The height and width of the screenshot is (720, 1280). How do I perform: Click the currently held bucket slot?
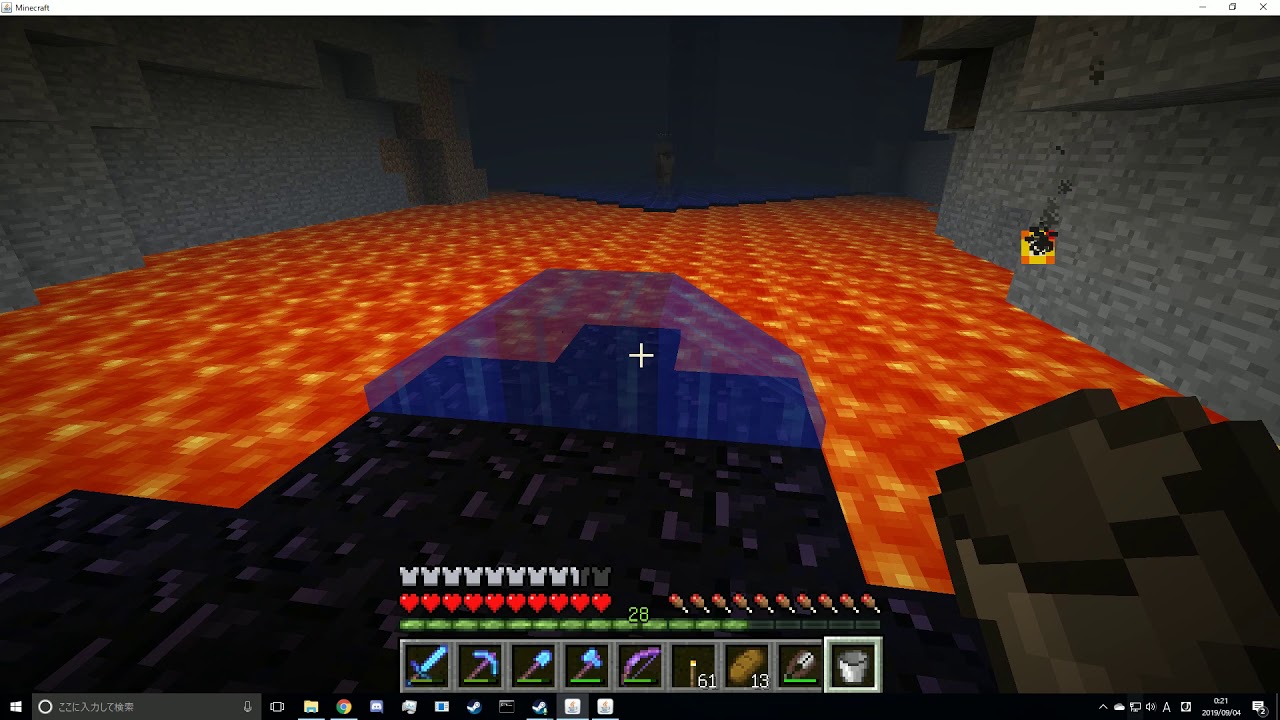(855, 665)
